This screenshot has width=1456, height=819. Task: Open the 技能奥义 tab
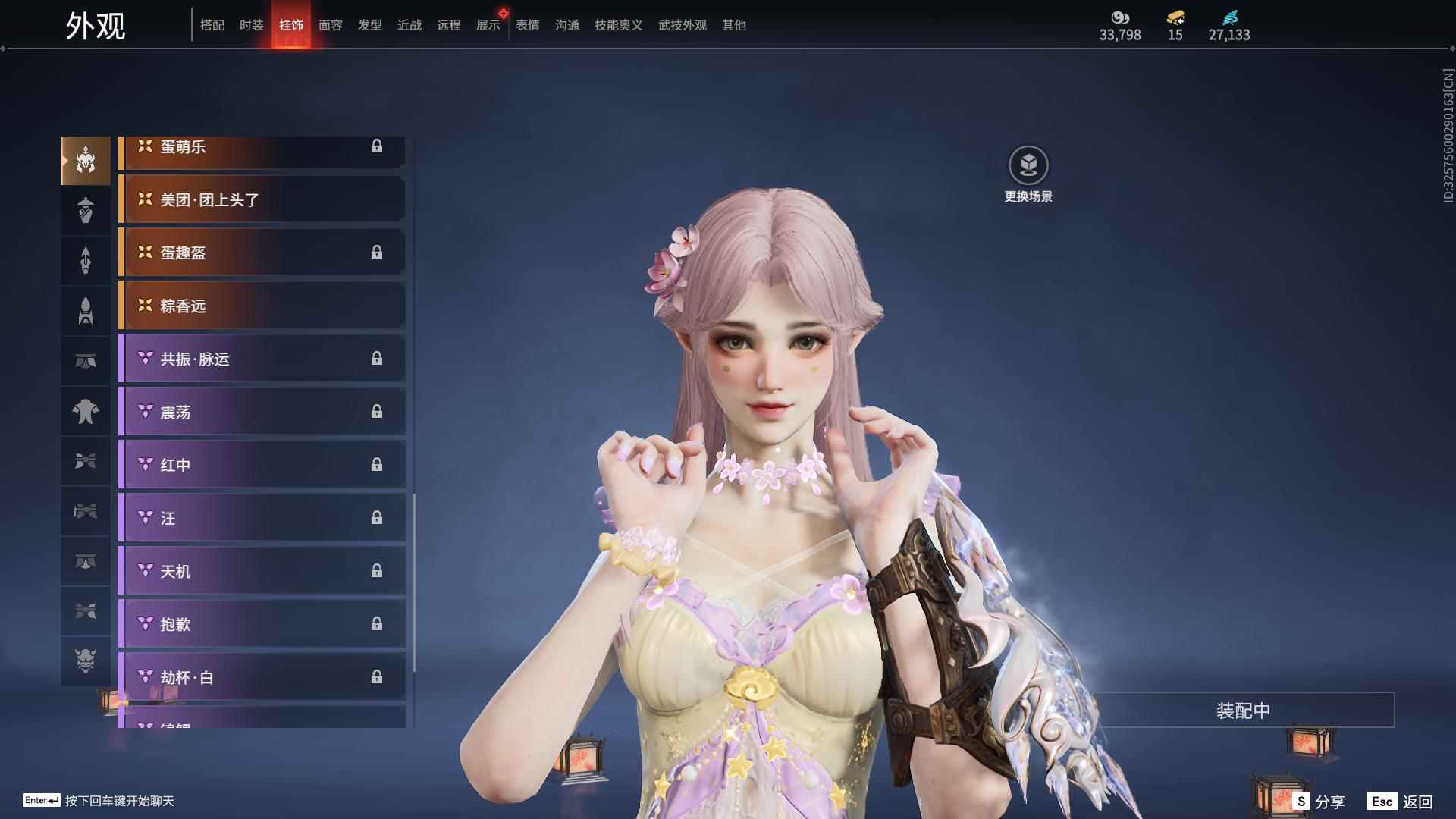pyautogui.click(x=618, y=25)
